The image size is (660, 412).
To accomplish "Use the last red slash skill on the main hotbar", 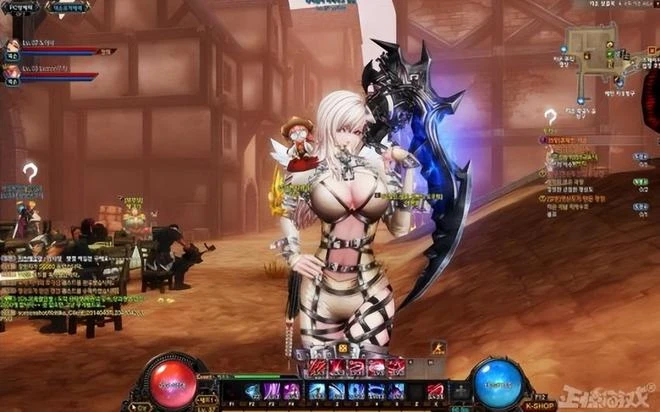I will click(x=436, y=391).
